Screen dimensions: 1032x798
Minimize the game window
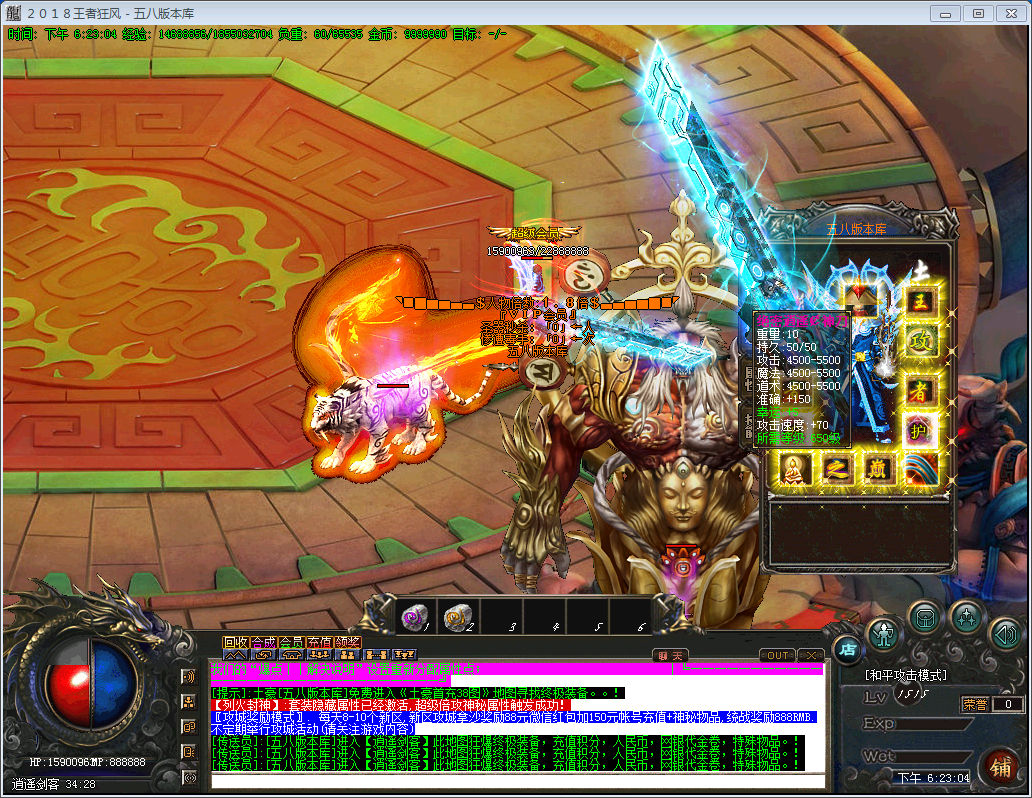(x=945, y=13)
